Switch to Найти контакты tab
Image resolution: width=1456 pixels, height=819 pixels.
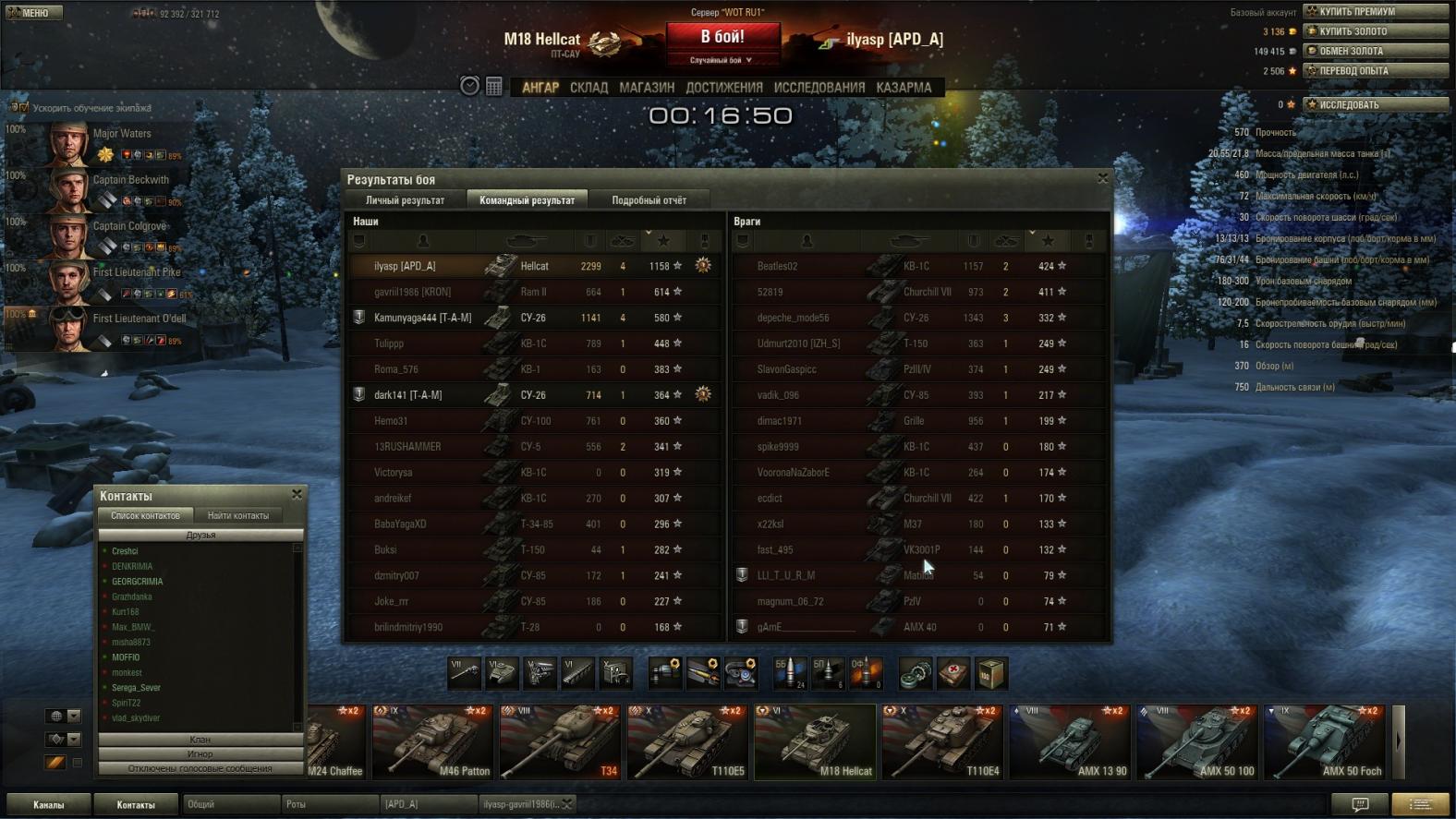tap(238, 516)
